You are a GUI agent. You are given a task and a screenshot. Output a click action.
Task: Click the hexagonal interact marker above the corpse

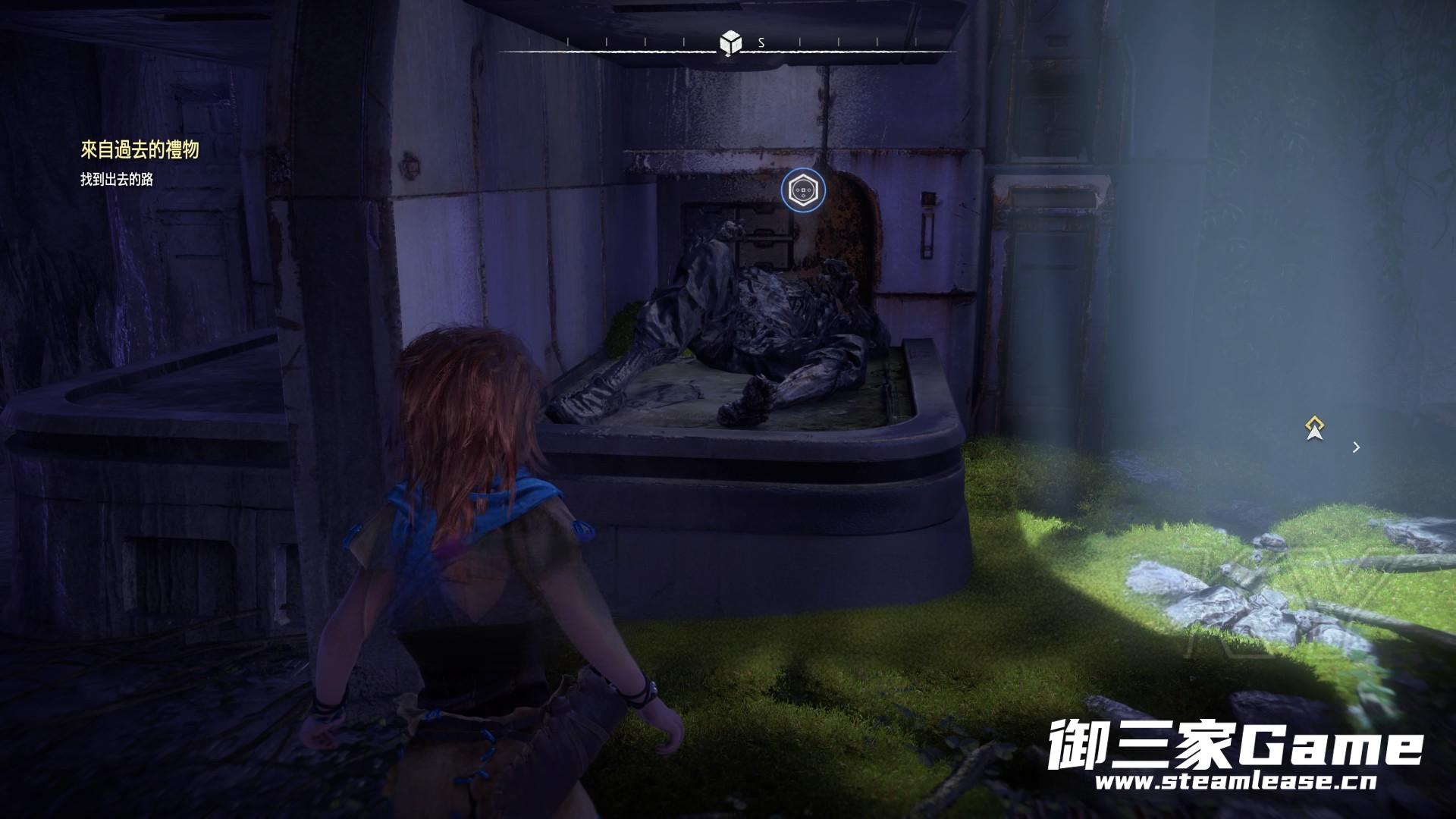tap(803, 190)
